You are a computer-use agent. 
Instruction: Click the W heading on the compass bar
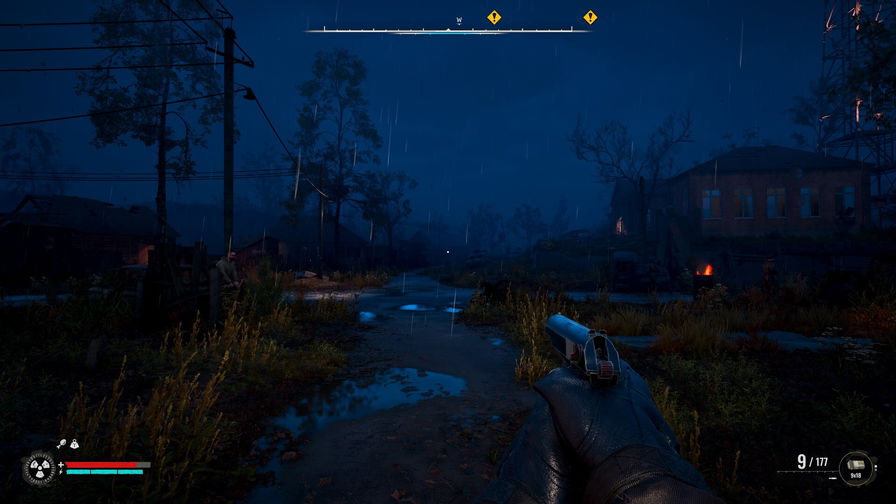(459, 20)
